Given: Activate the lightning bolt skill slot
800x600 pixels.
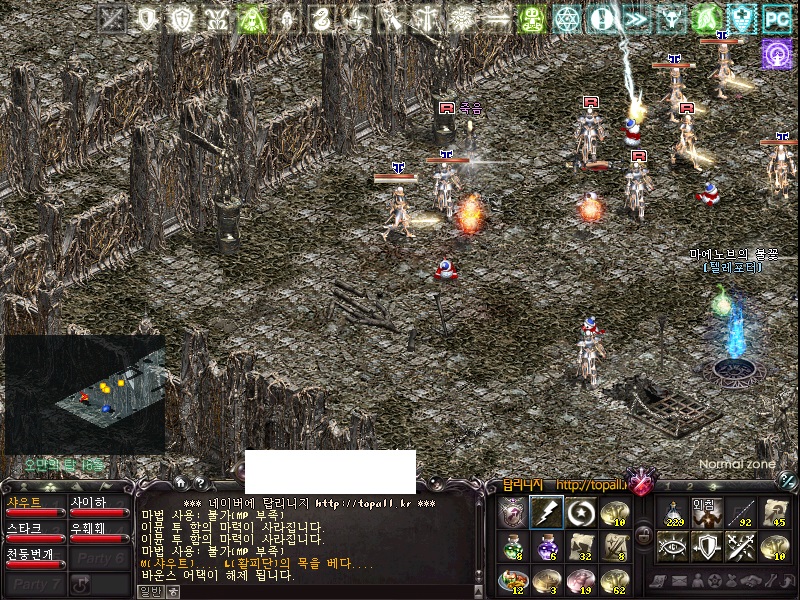Looking at the screenshot, I should click(546, 513).
